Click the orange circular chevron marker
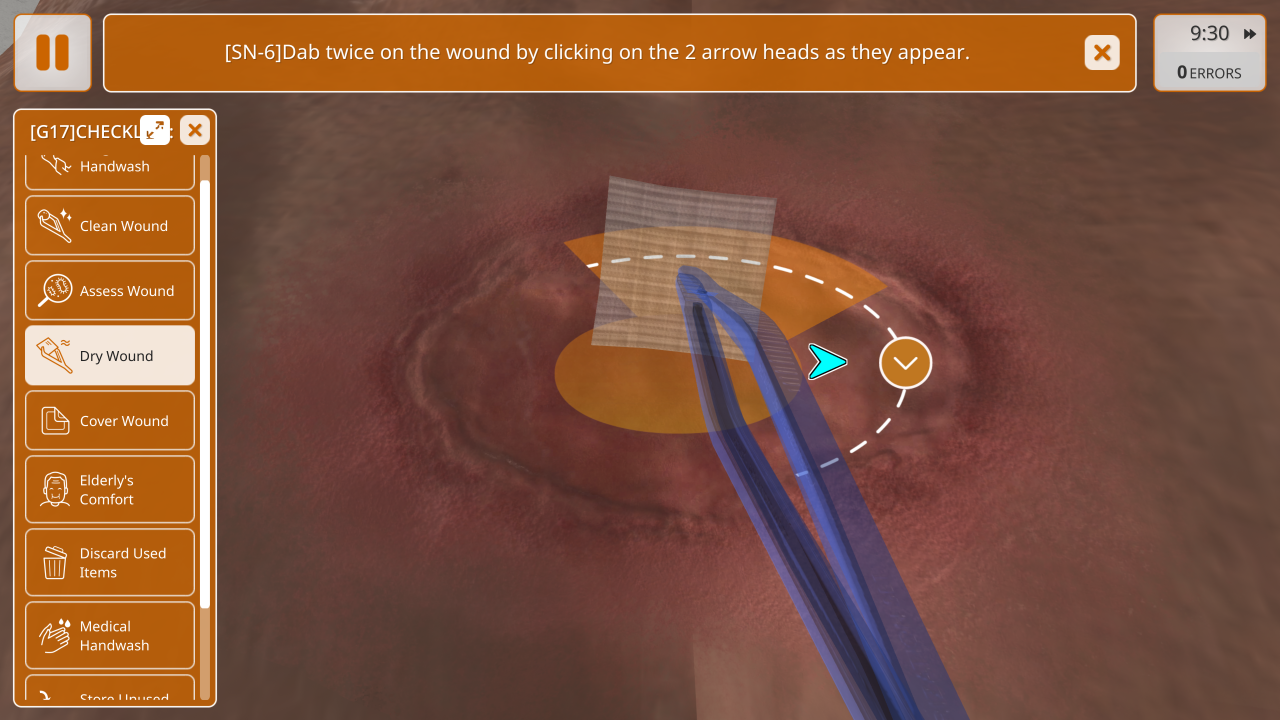1280x720 pixels. tap(905, 363)
